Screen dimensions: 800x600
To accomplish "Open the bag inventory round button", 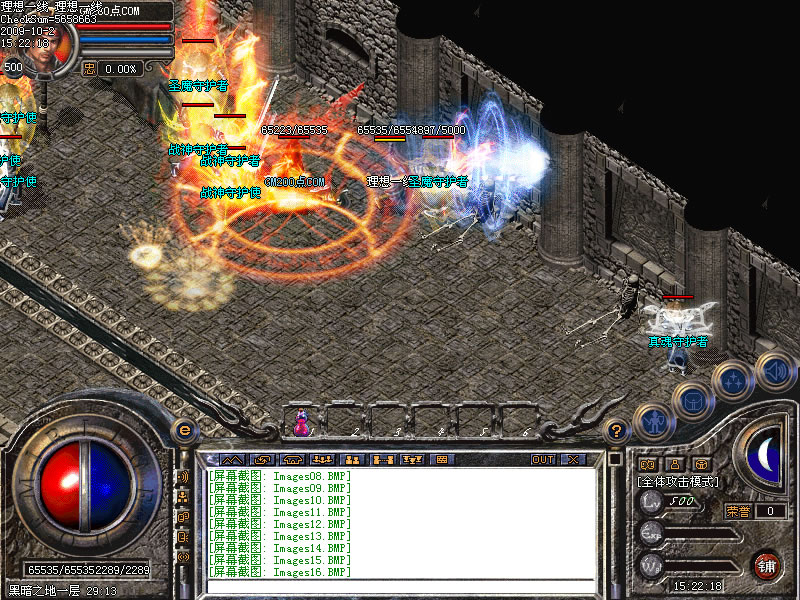I will pyautogui.click(x=690, y=399).
